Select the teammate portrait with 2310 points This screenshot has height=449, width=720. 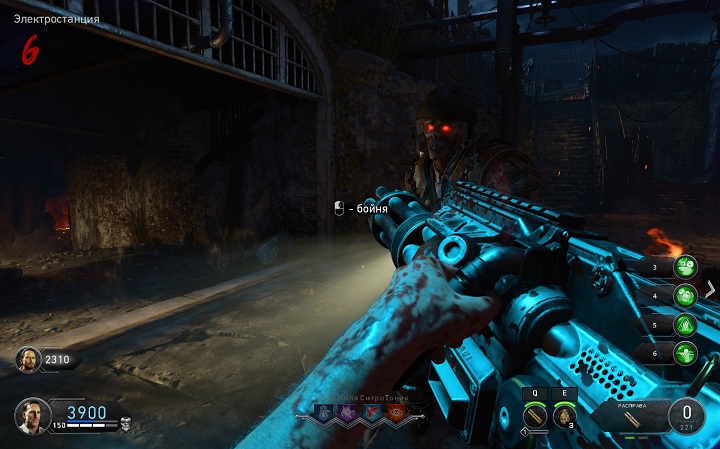click(x=28, y=359)
